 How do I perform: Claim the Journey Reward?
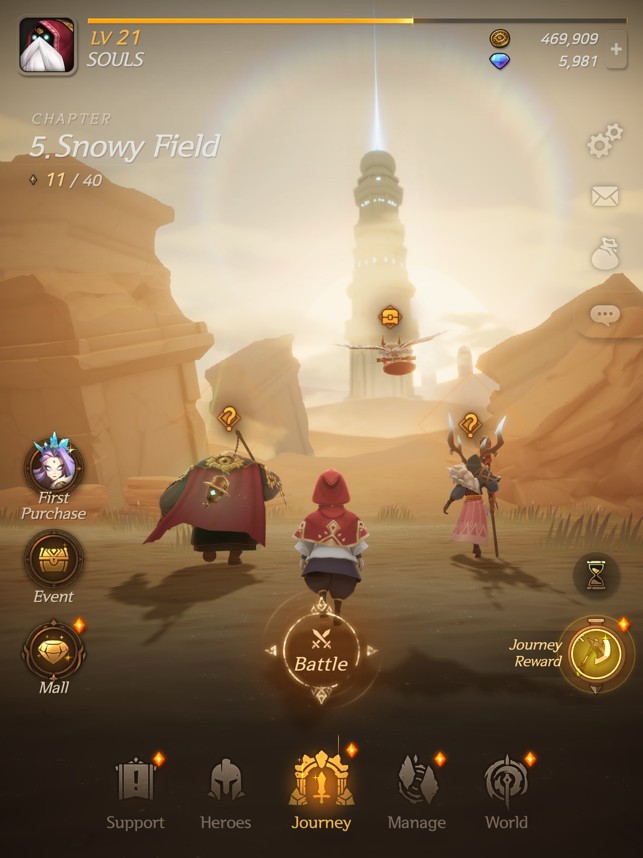[x=594, y=653]
